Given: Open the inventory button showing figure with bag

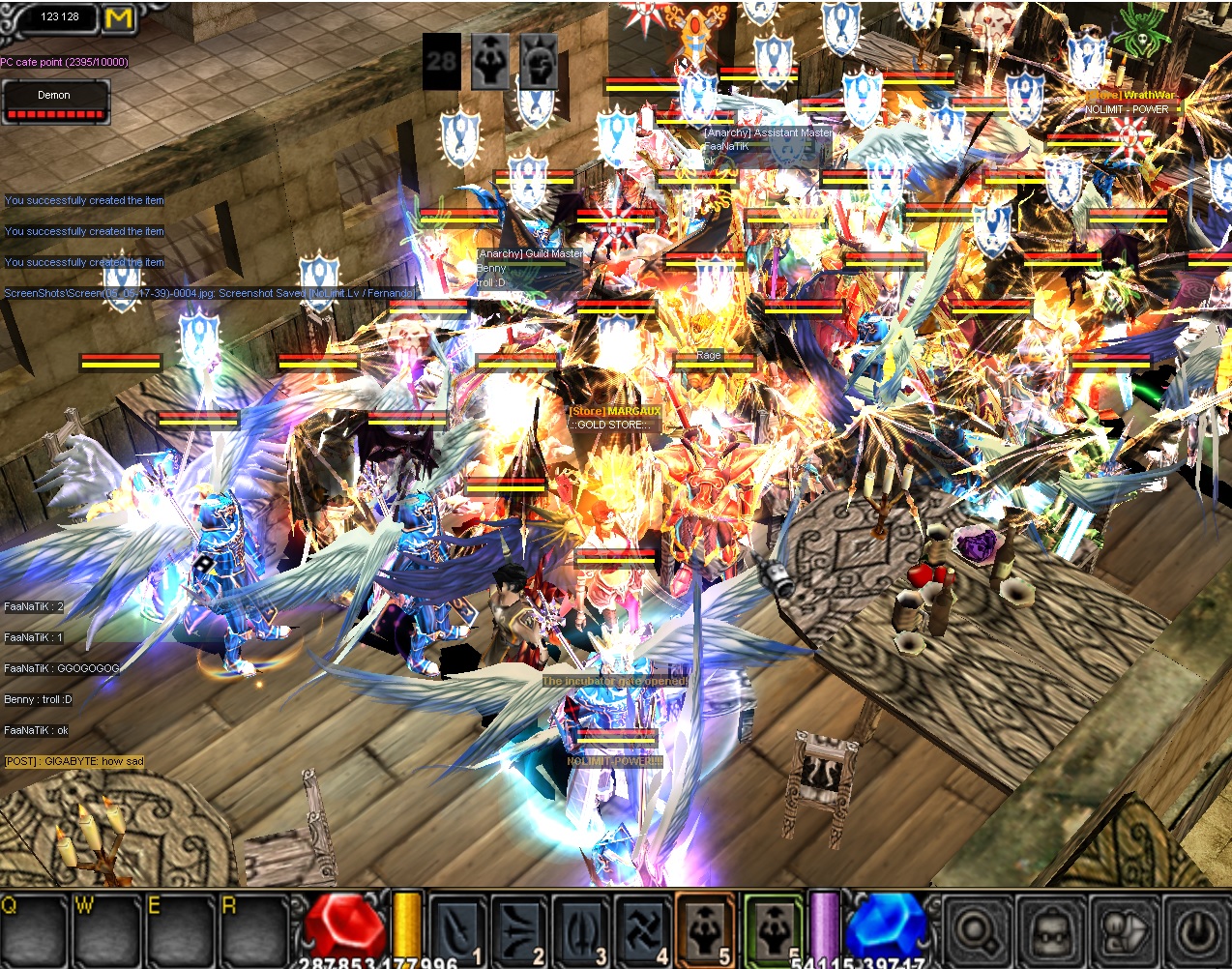Looking at the screenshot, I should click(1125, 932).
